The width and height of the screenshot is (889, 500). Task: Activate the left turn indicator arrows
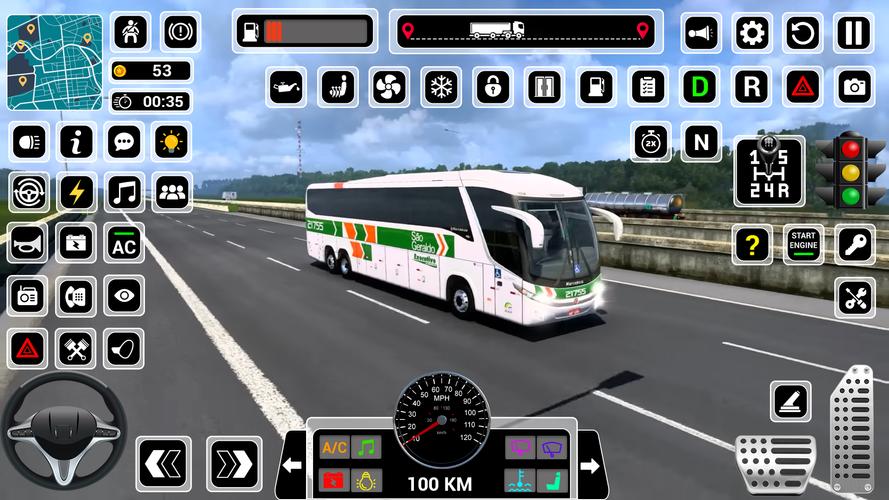(x=164, y=463)
